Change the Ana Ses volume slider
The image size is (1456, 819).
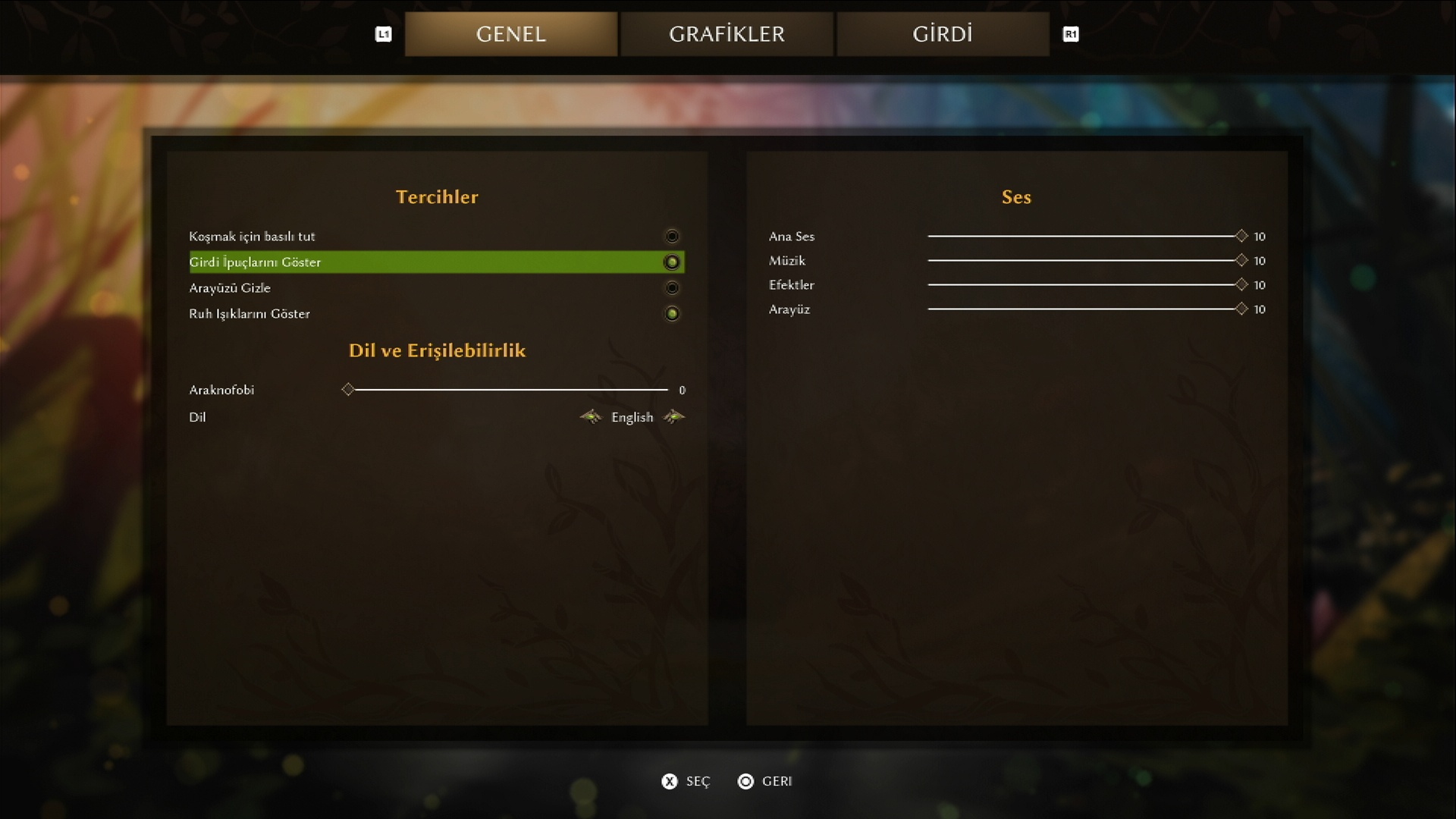tap(1241, 237)
